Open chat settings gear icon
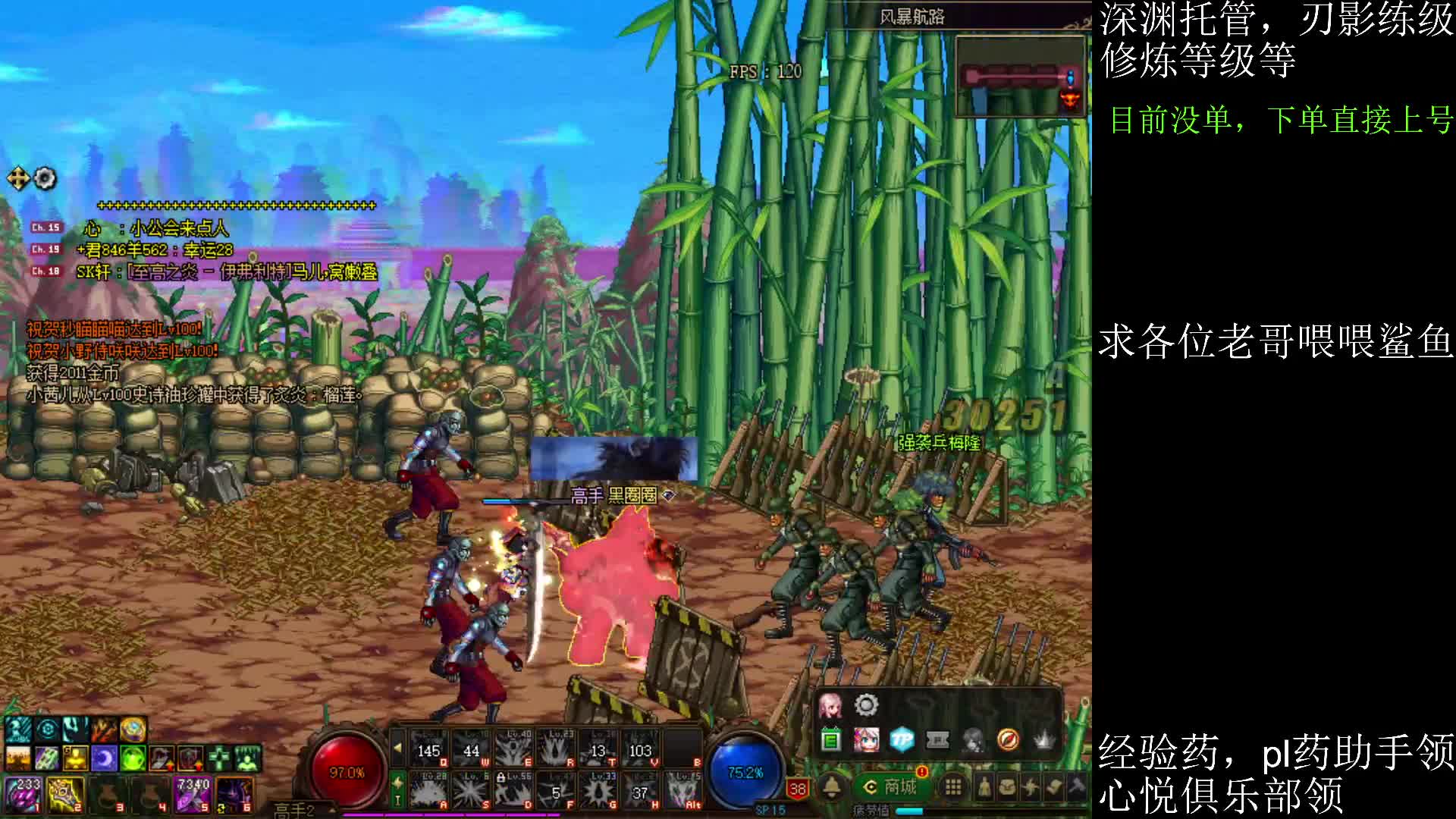Screen dimensions: 1456x819 point(45,178)
